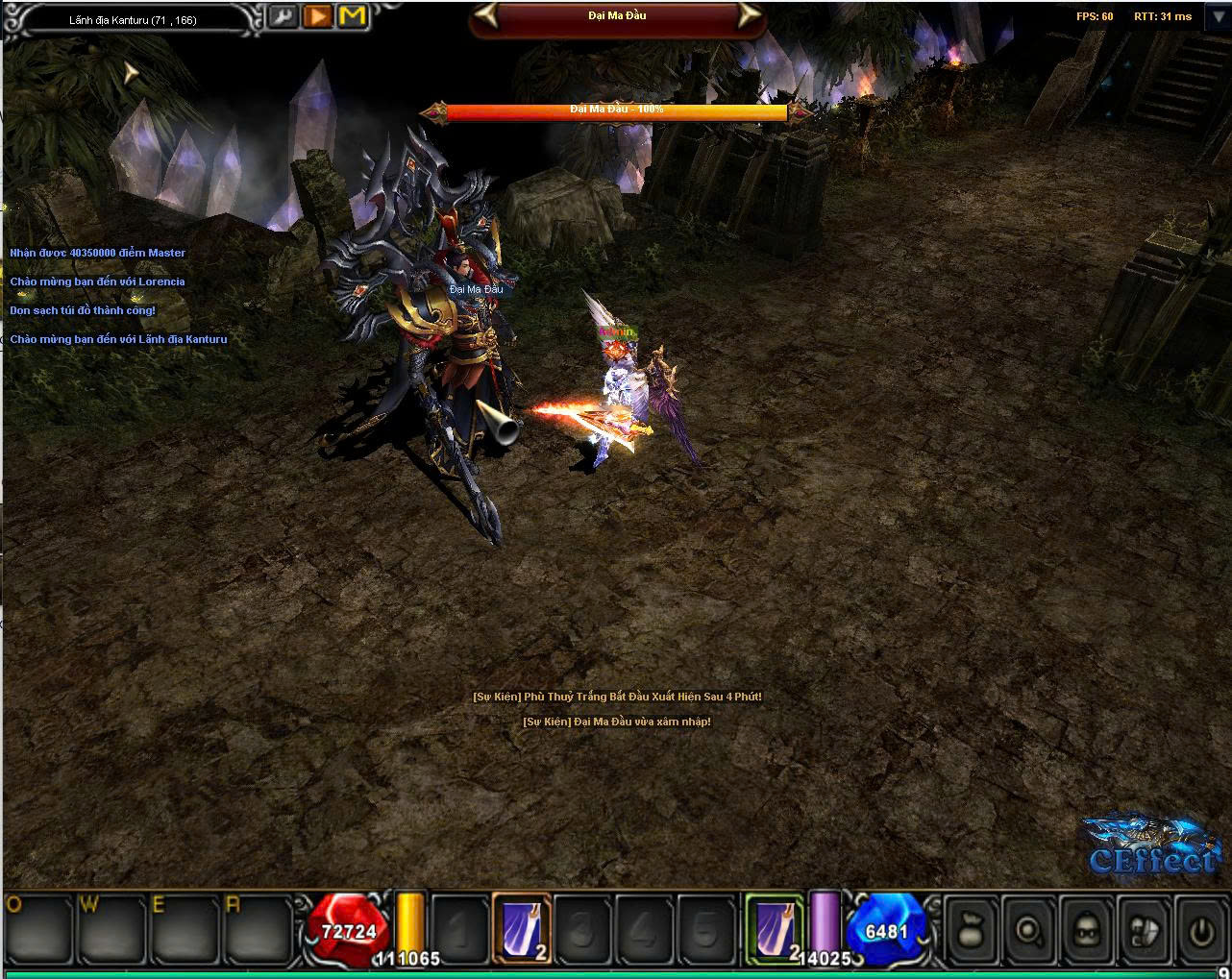Click the orange play arrow button
The height and width of the screenshot is (979, 1232).
tap(317, 16)
